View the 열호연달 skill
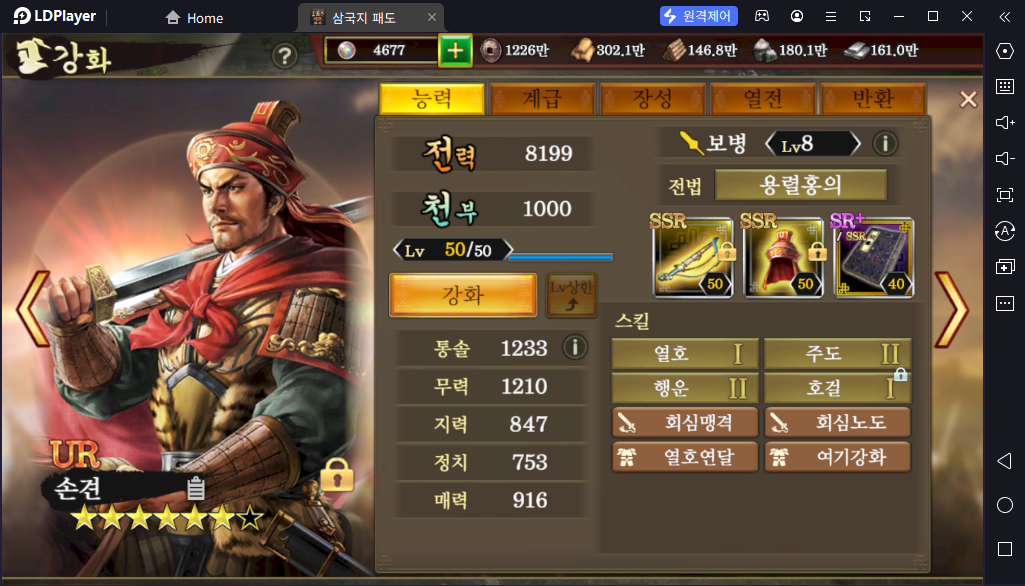Image resolution: width=1025 pixels, height=586 pixels. pos(685,458)
